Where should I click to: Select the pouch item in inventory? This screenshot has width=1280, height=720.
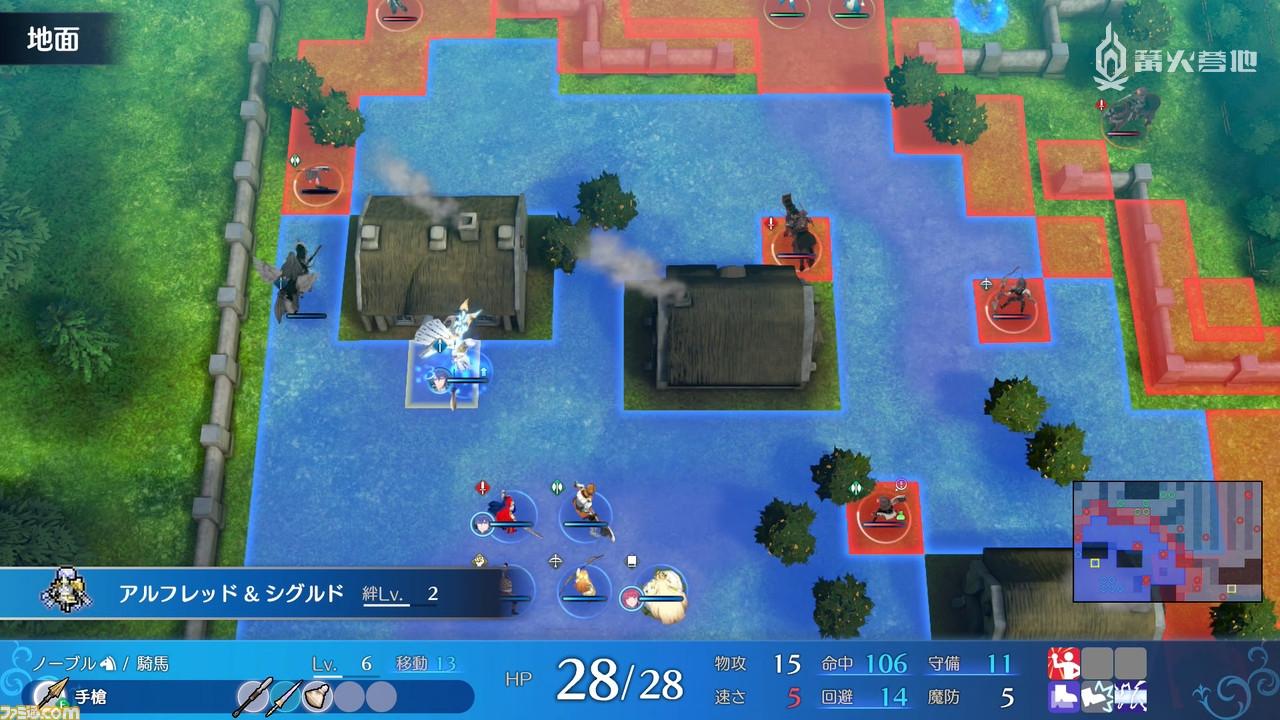pos(318,695)
